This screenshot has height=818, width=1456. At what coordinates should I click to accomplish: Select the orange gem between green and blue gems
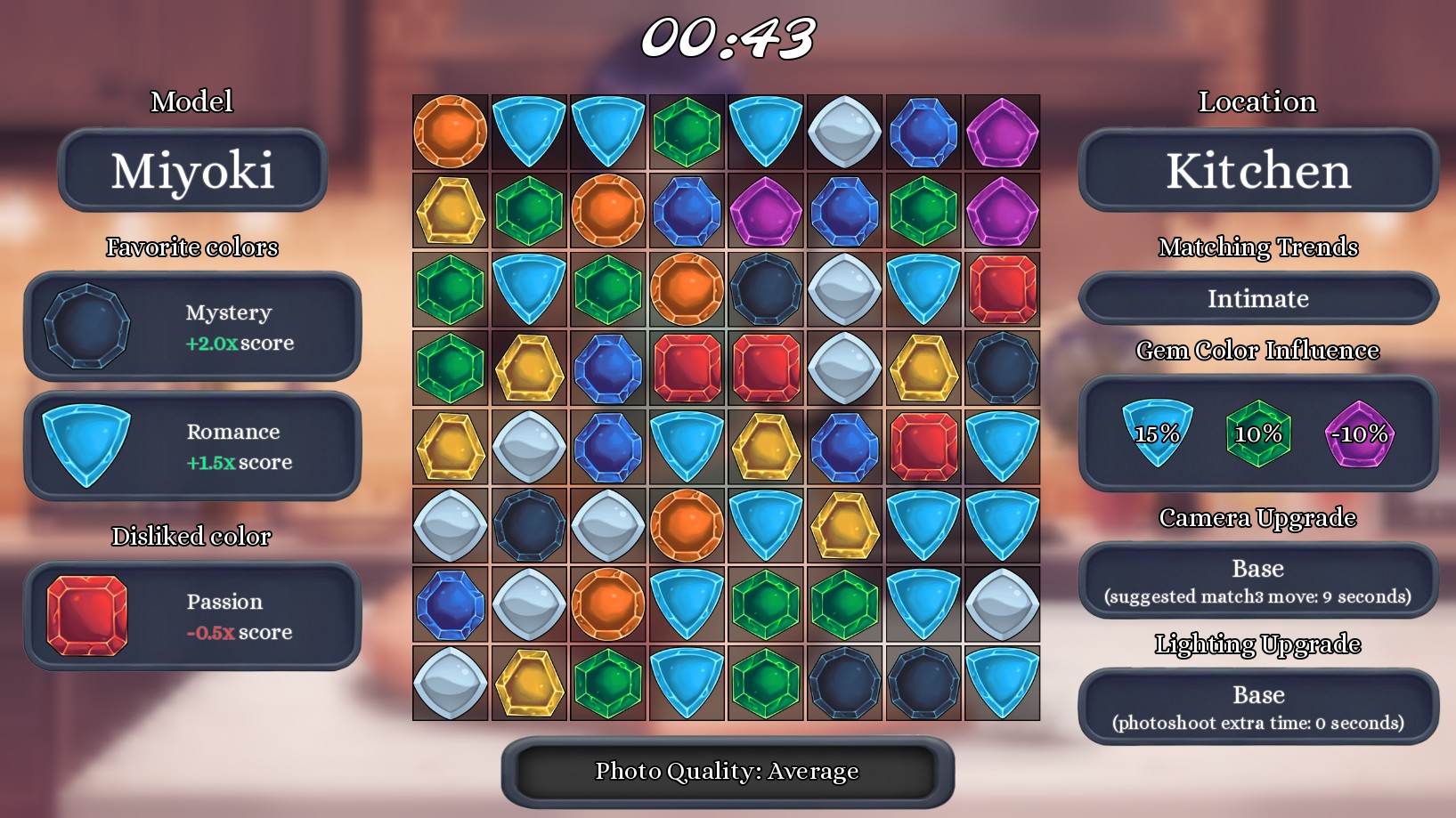click(608, 211)
